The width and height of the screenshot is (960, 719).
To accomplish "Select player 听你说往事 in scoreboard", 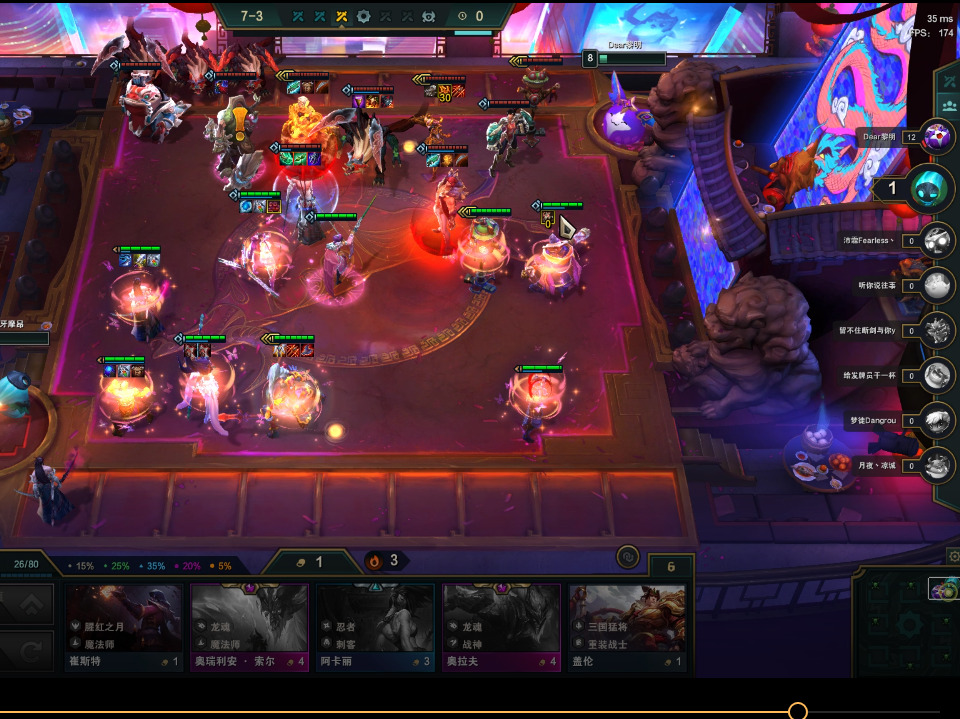I will click(x=938, y=286).
